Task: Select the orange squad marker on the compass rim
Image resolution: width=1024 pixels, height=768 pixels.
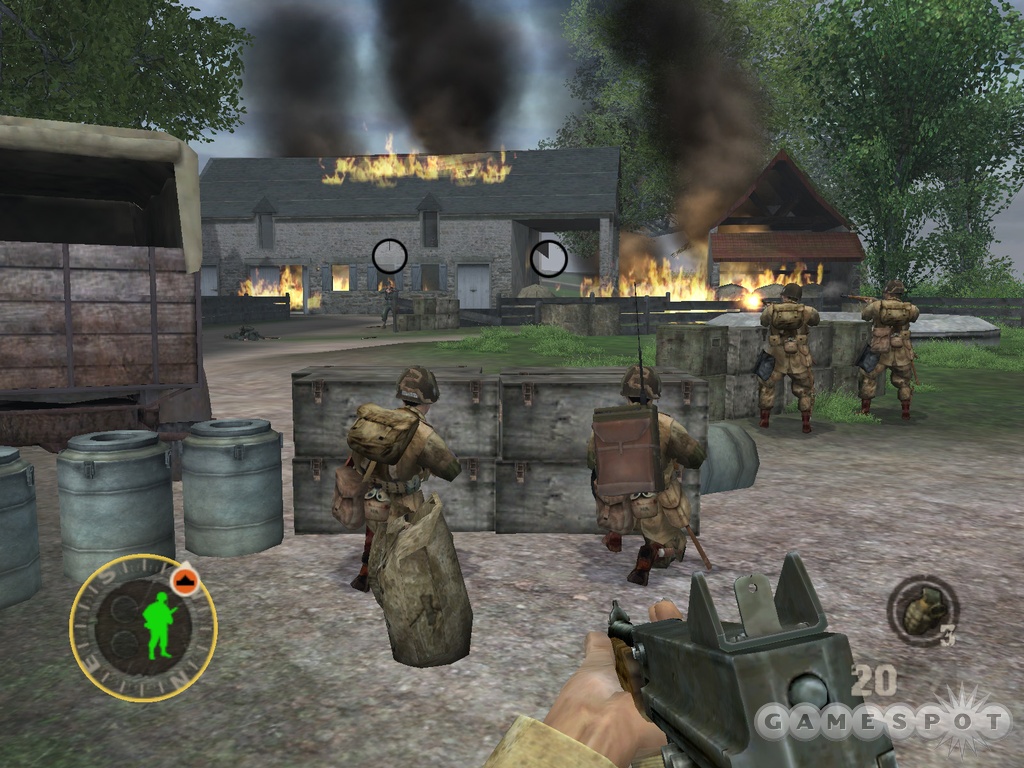Action: pyautogui.click(x=184, y=582)
